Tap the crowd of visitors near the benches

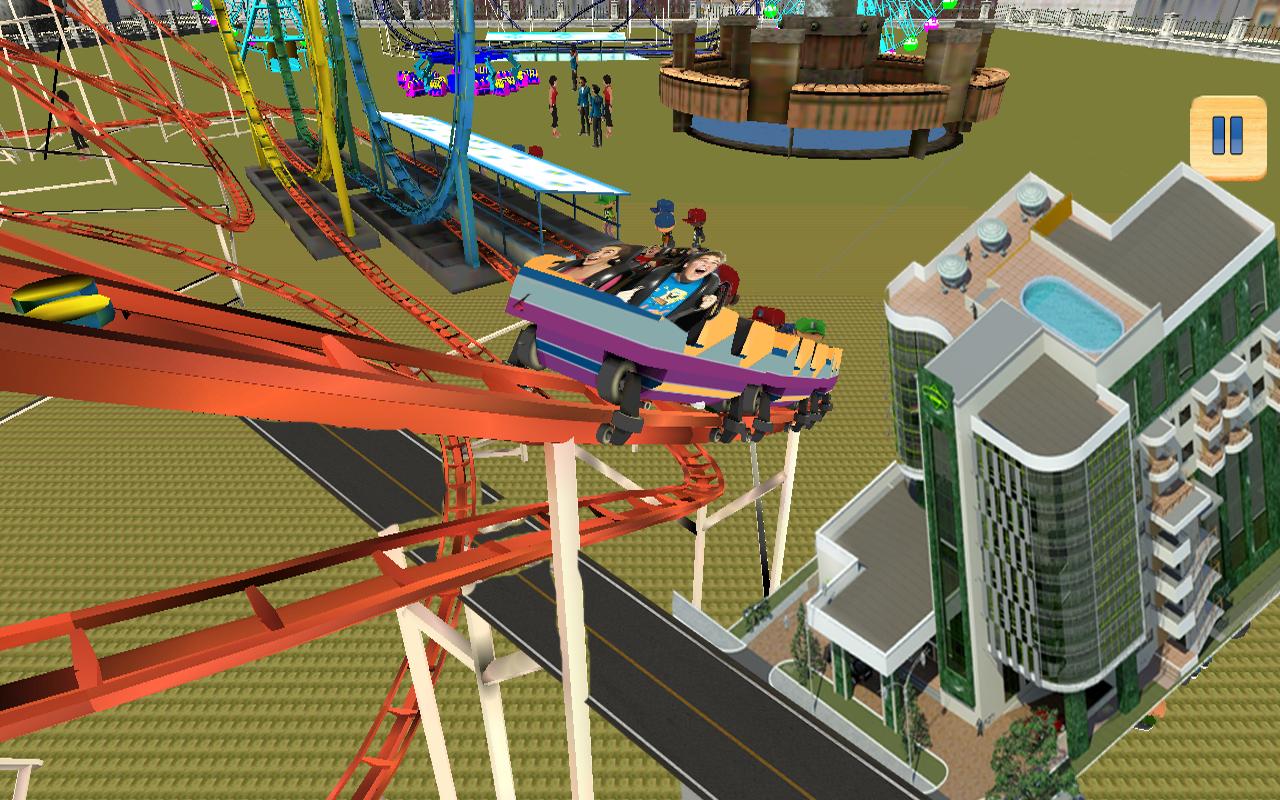tap(585, 100)
